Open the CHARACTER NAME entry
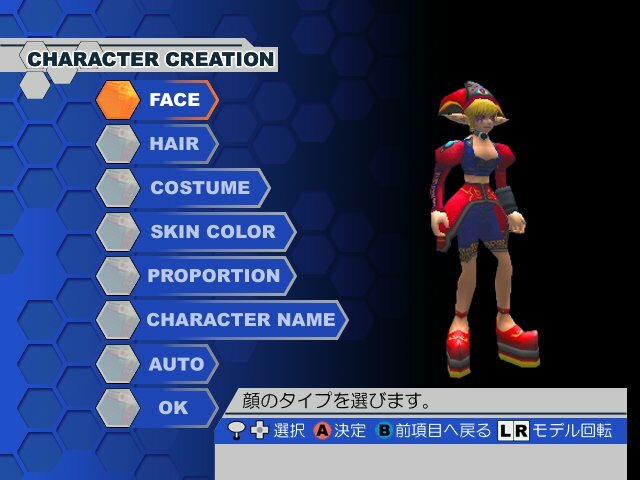 pos(240,320)
